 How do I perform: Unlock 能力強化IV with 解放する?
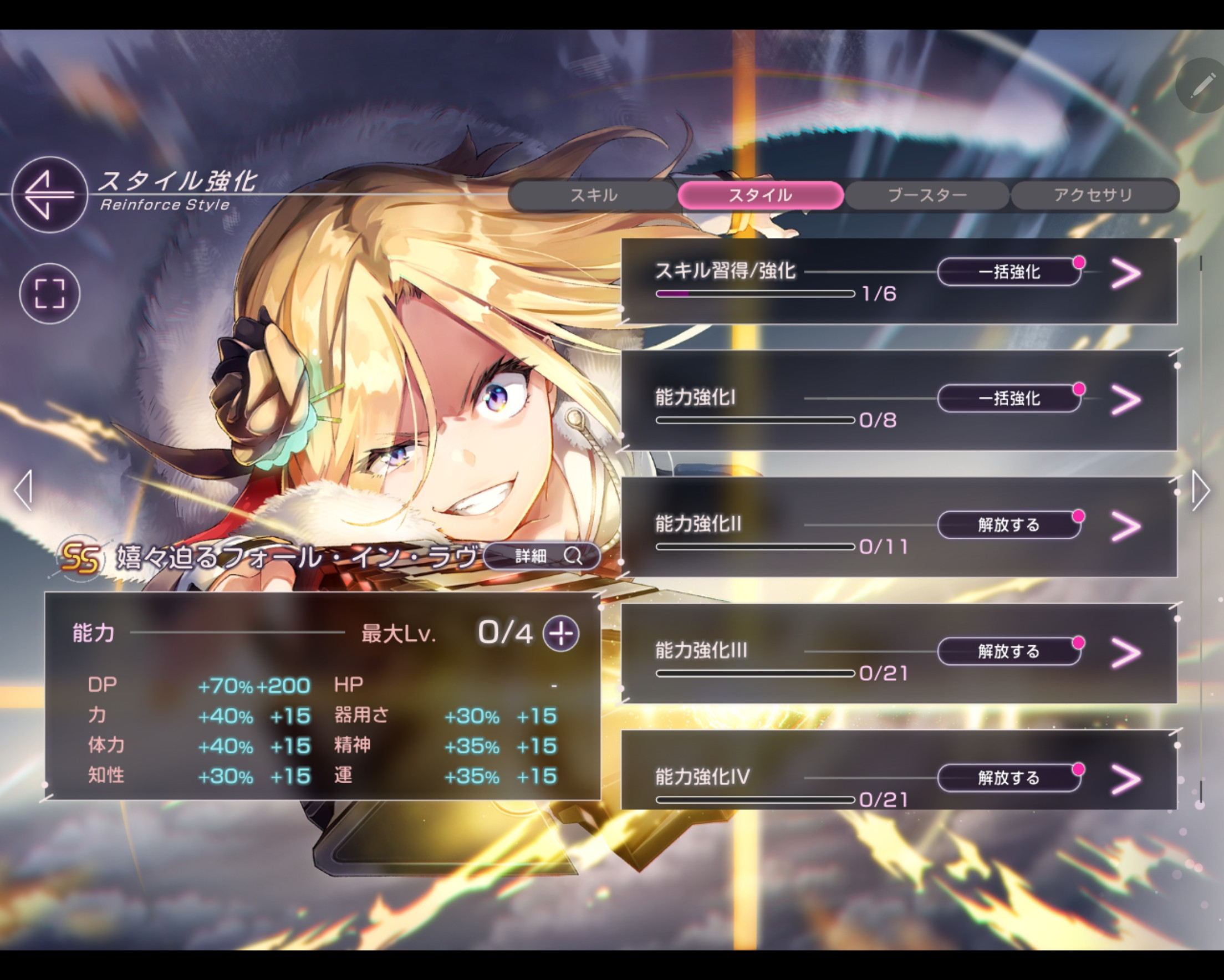pos(1009,778)
